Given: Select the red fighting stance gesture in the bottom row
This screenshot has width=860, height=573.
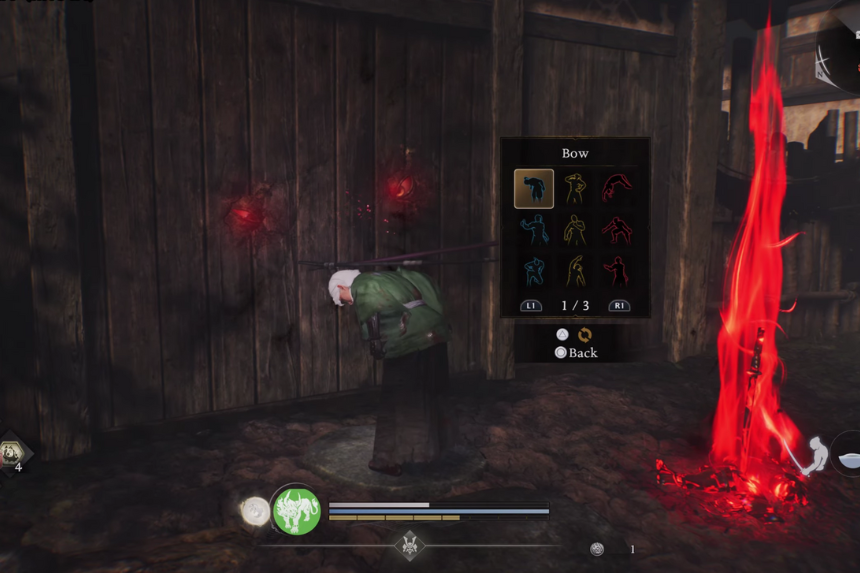Looking at the screenshot, I should point(616,271).
